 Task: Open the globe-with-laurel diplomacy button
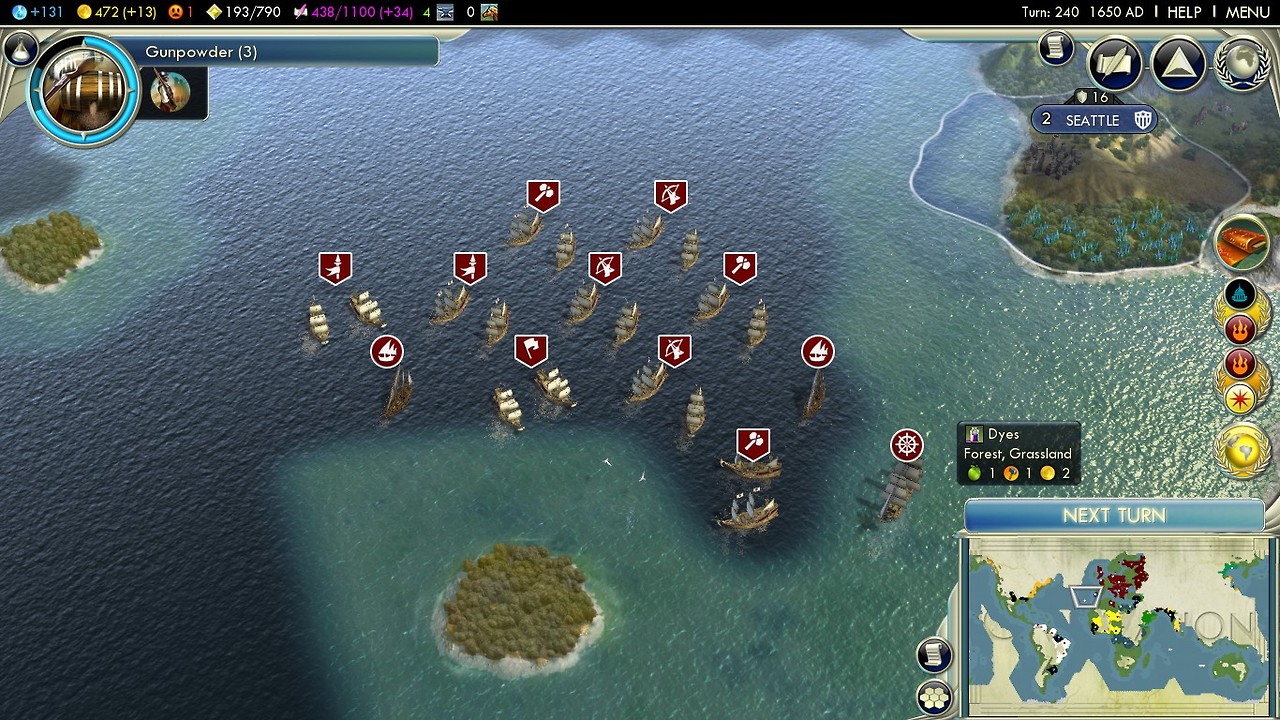pos(1243,65)
